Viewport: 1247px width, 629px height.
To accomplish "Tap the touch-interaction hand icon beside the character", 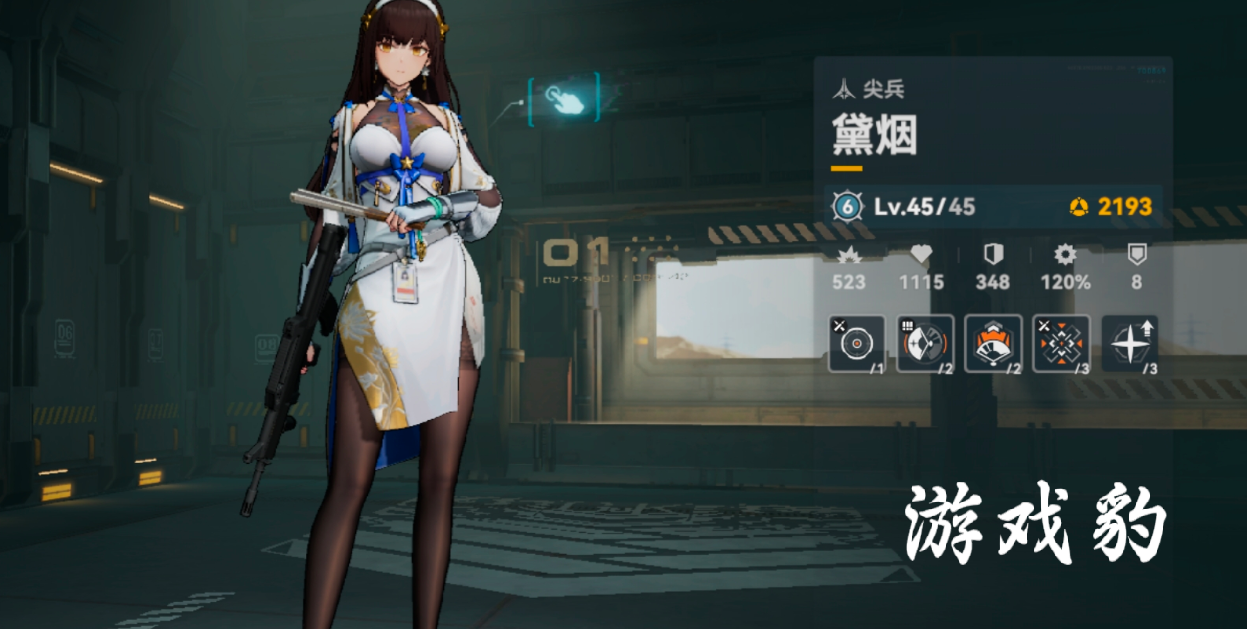I will tap(563, 98).
